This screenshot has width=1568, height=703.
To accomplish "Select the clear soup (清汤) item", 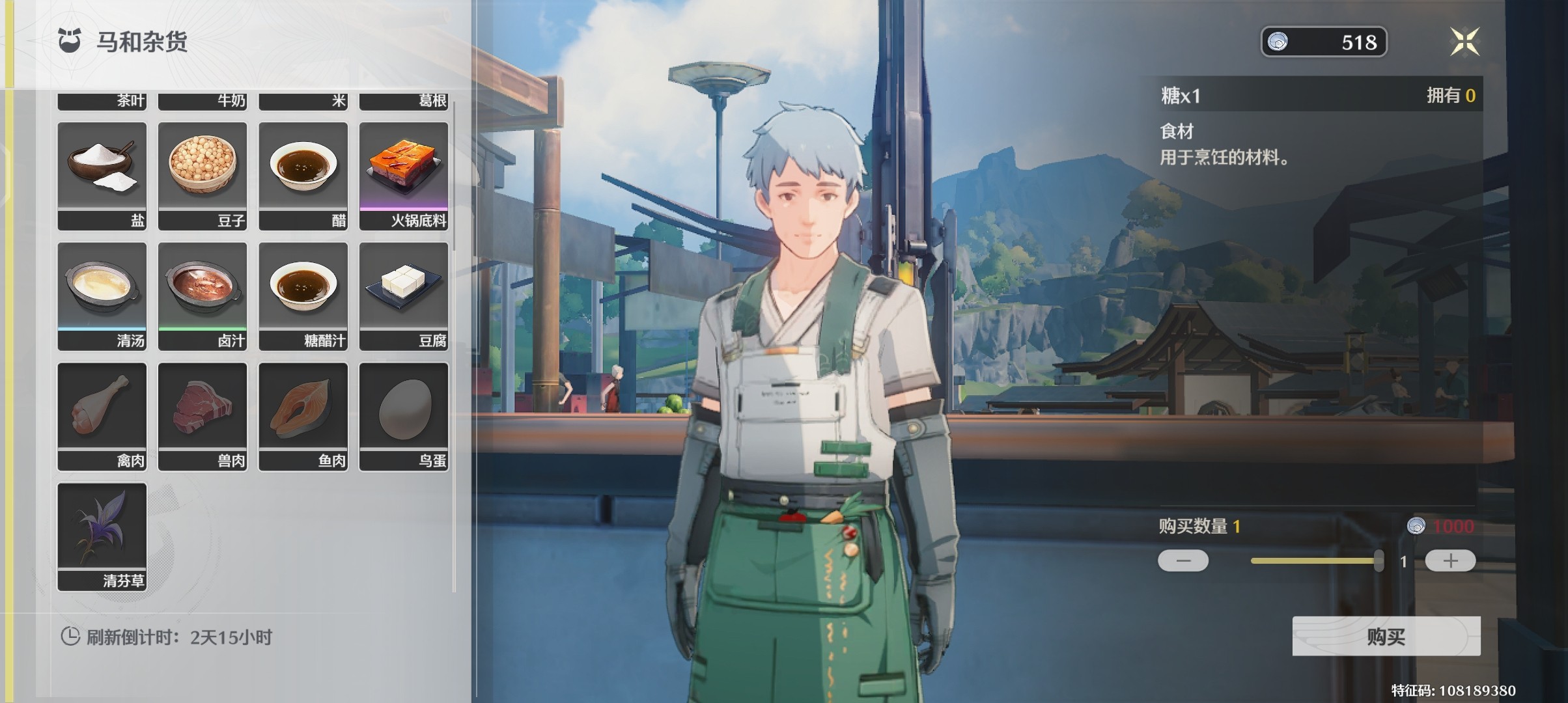I will point(102,295).
